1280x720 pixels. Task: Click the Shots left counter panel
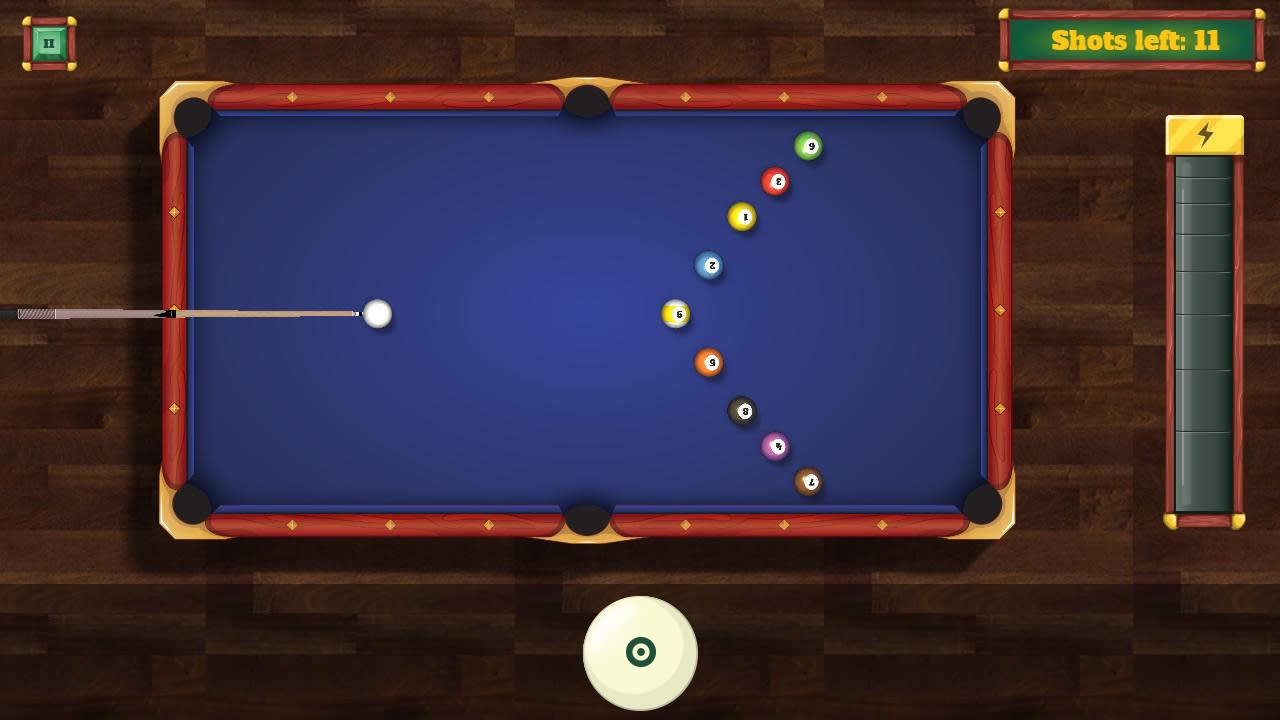(x=1128, y=41)
